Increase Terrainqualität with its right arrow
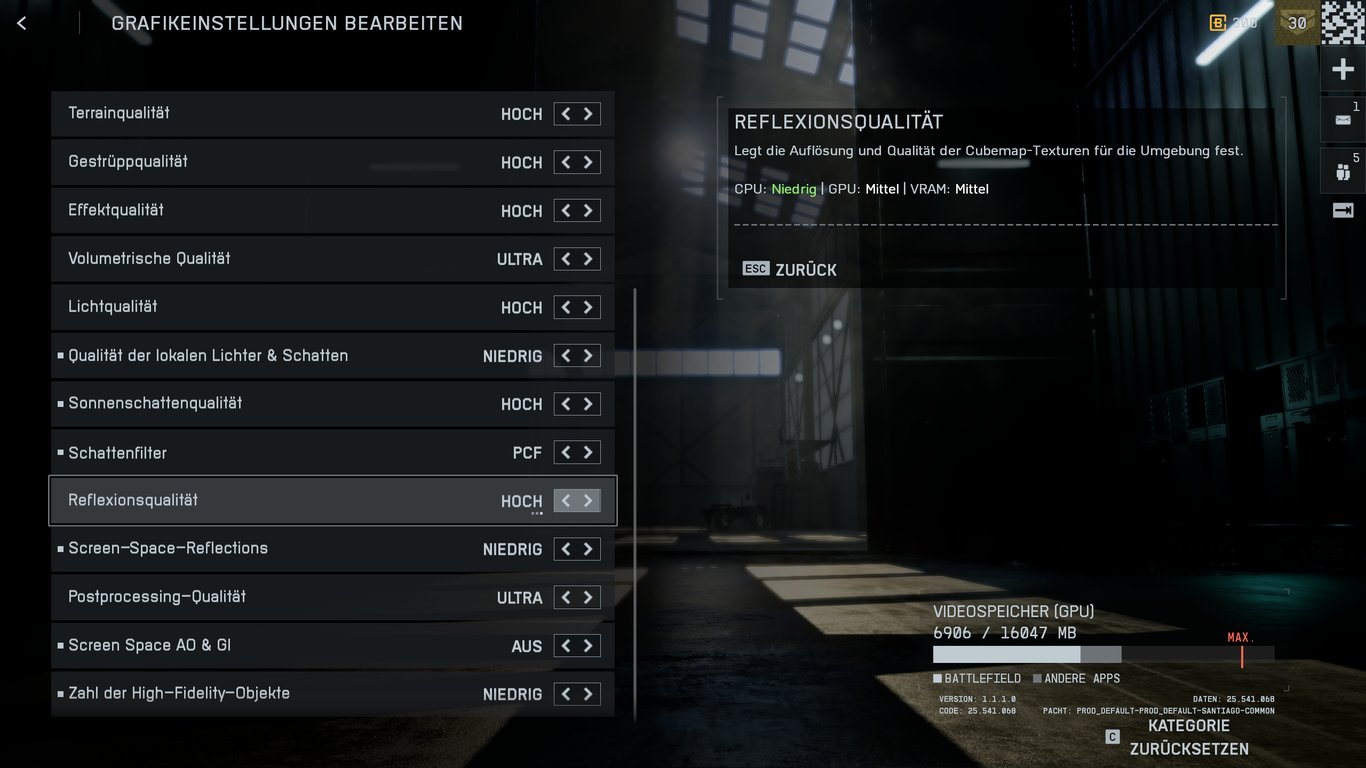This screenshot has width=1366, height=768. (x=589, y=114)
